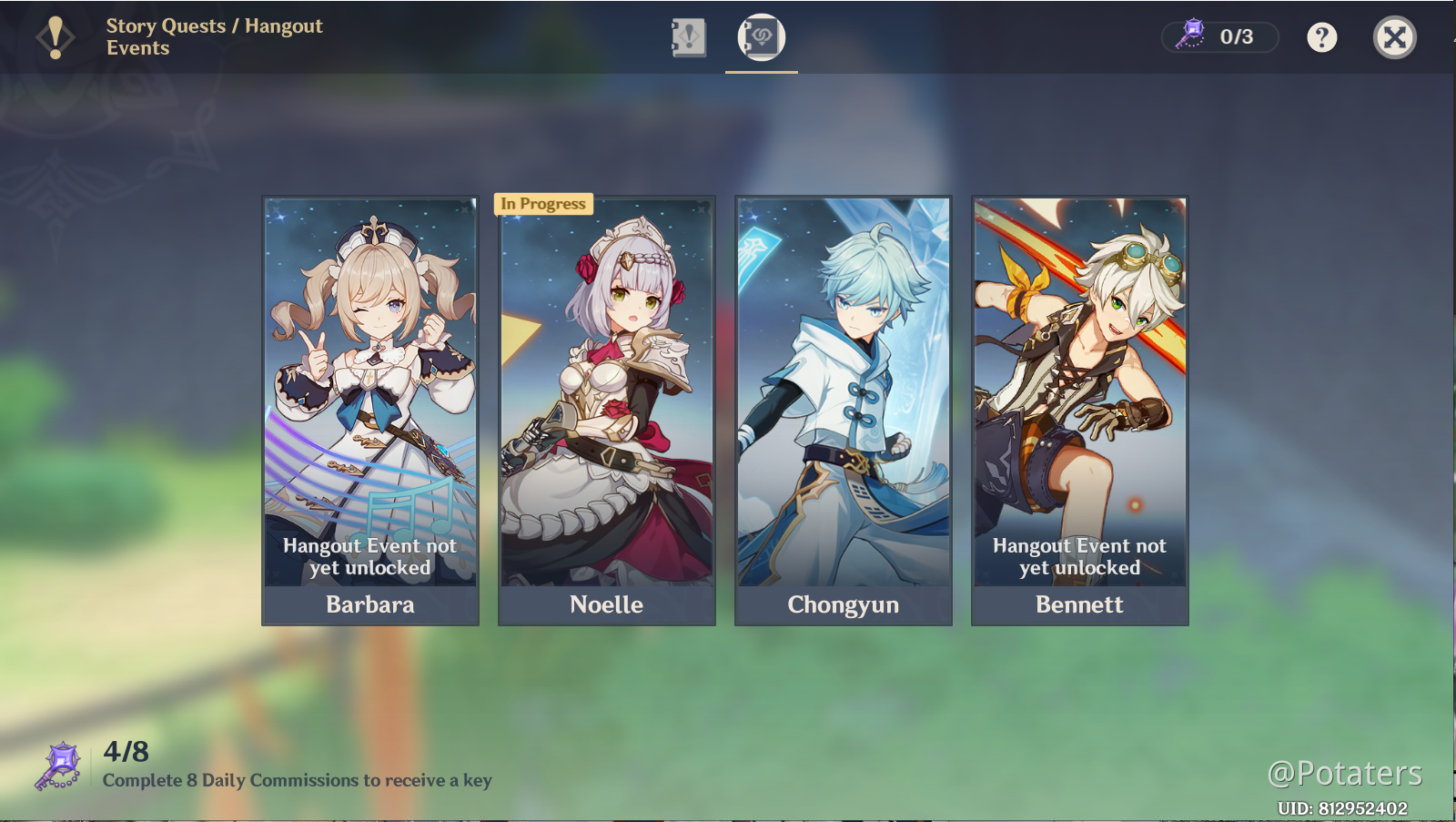Click the exclamation quest icon beside the title
Viewport: 1456px width, 822px height.
tap(54, 36)
